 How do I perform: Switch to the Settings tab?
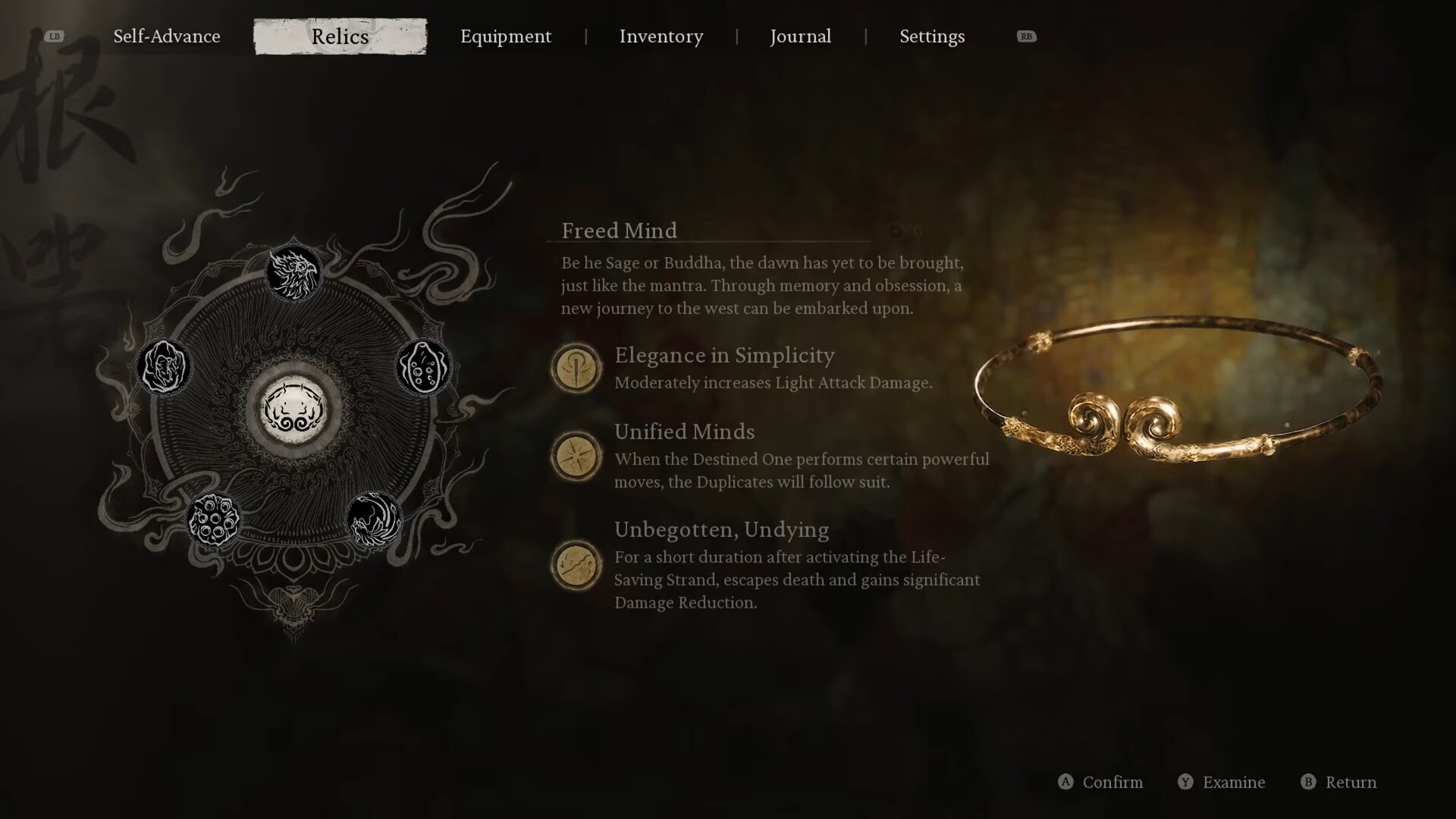pyautogui.click(x=932, y=36)
